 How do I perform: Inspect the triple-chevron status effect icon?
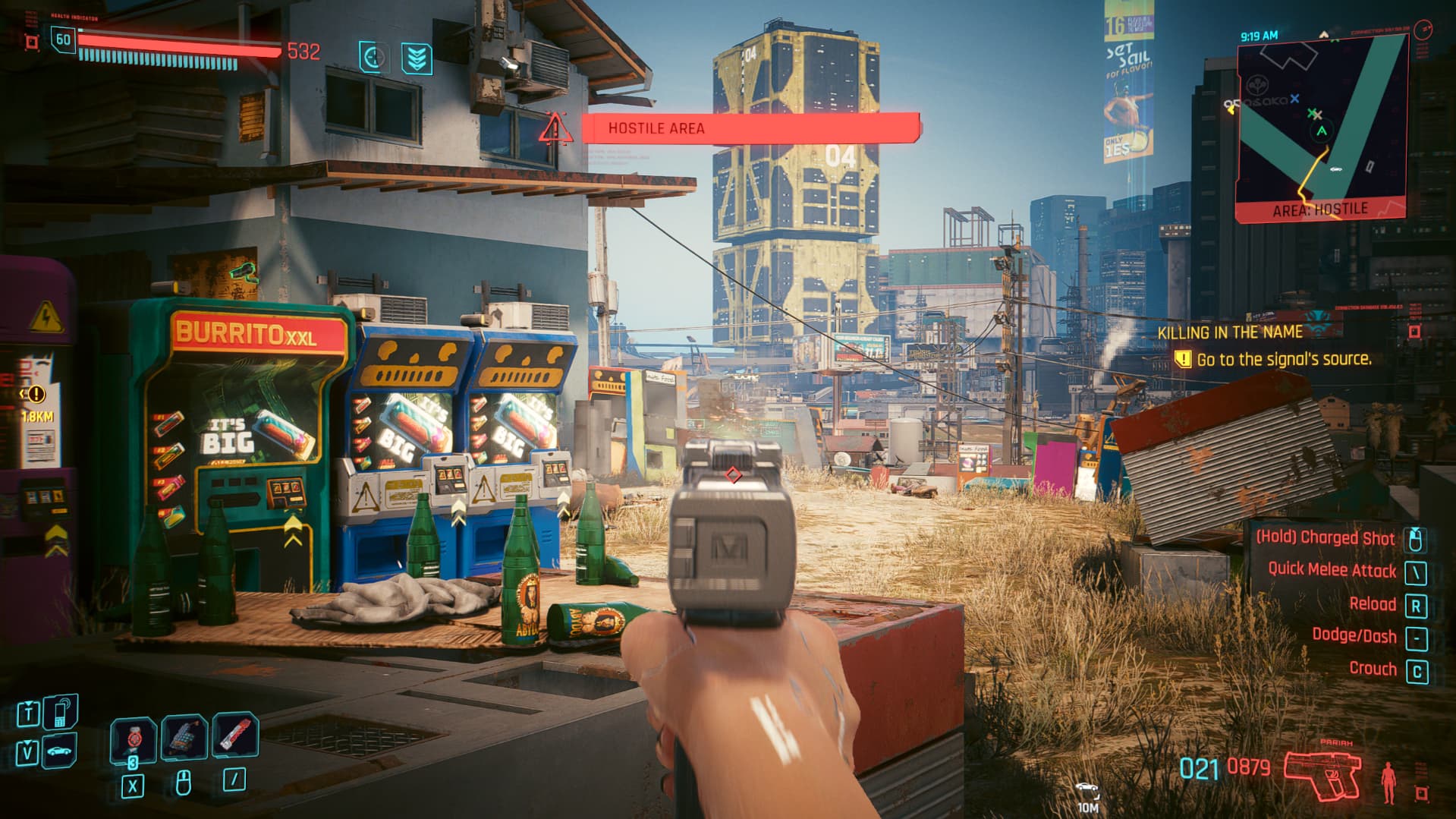(x=417, y=58)
